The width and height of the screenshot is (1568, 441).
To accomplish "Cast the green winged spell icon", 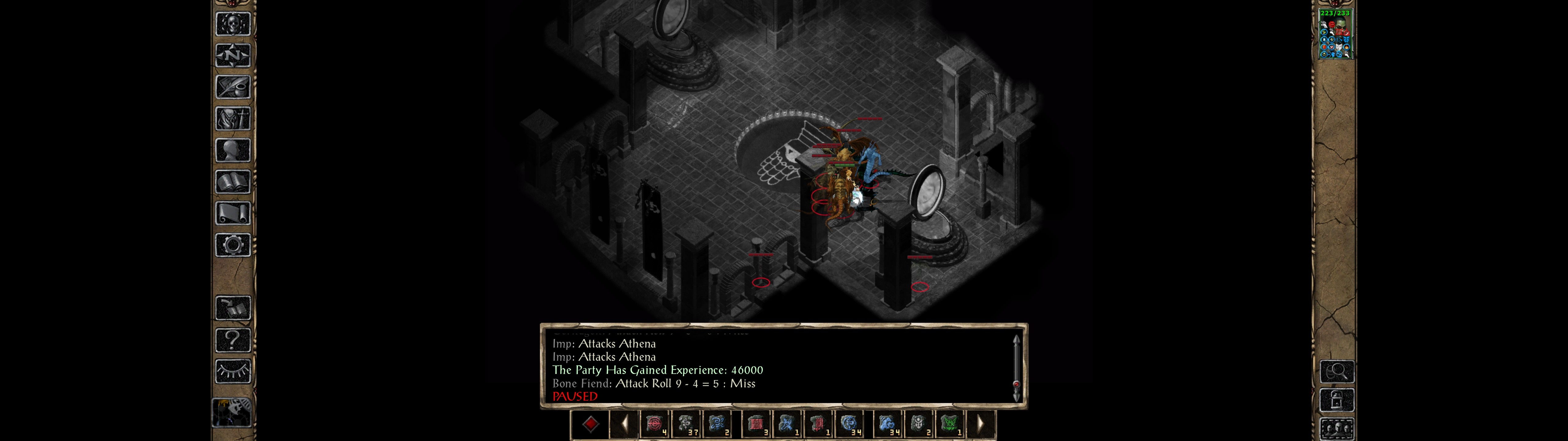I will point(950,424).
